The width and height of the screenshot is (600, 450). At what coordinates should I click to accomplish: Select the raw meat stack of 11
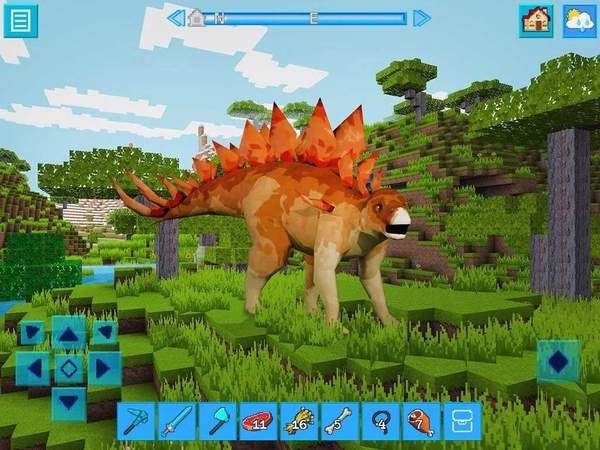259,421
